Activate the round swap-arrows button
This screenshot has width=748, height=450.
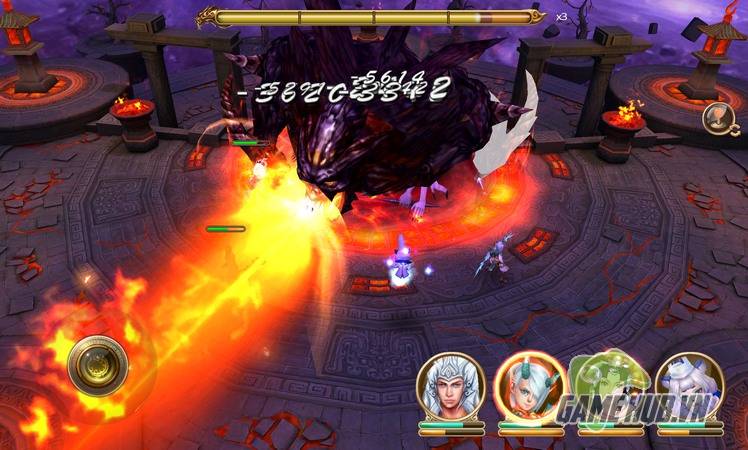(714, 117)
